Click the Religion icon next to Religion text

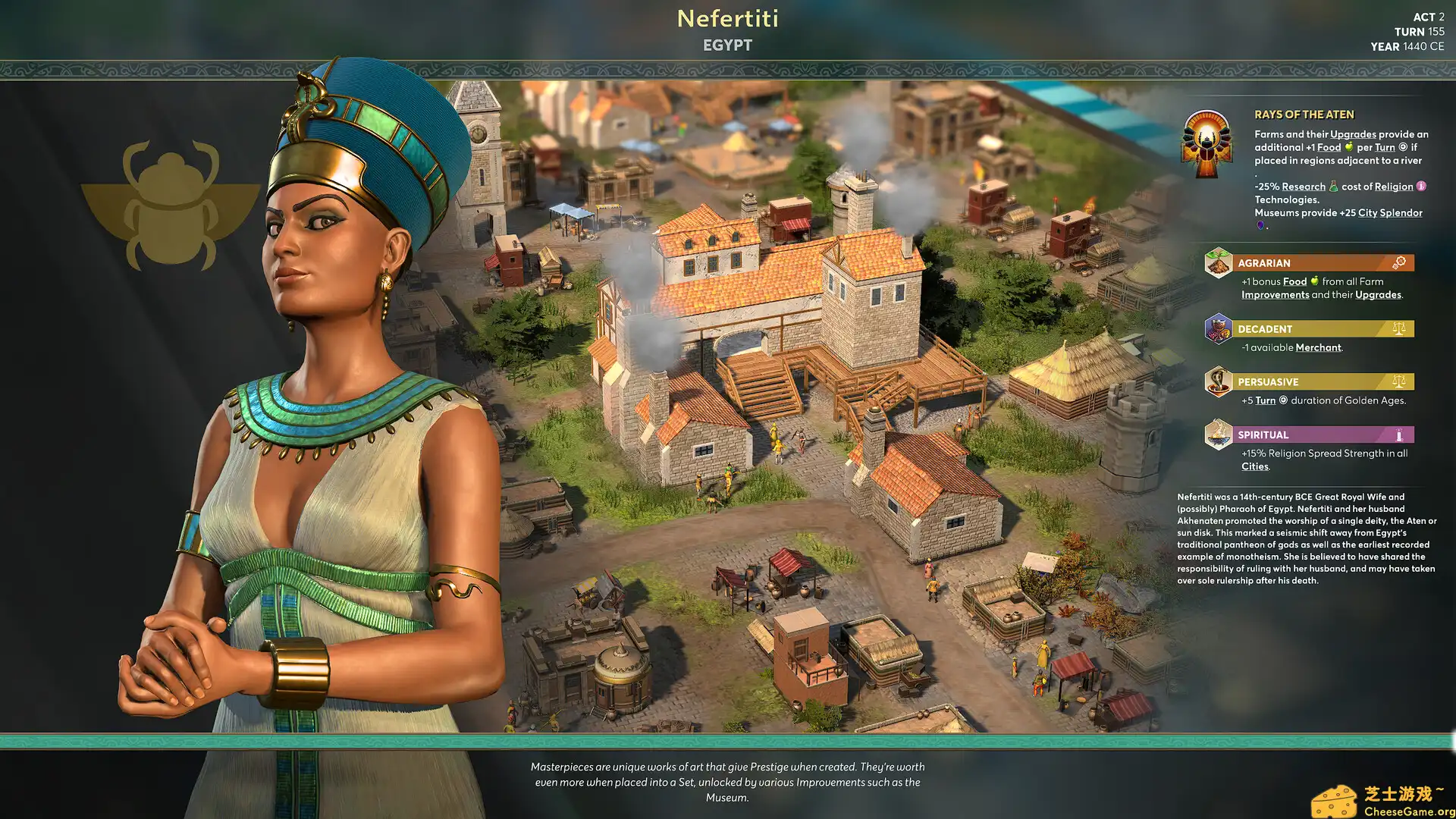pyautogui.click(x=1420, y=187)
